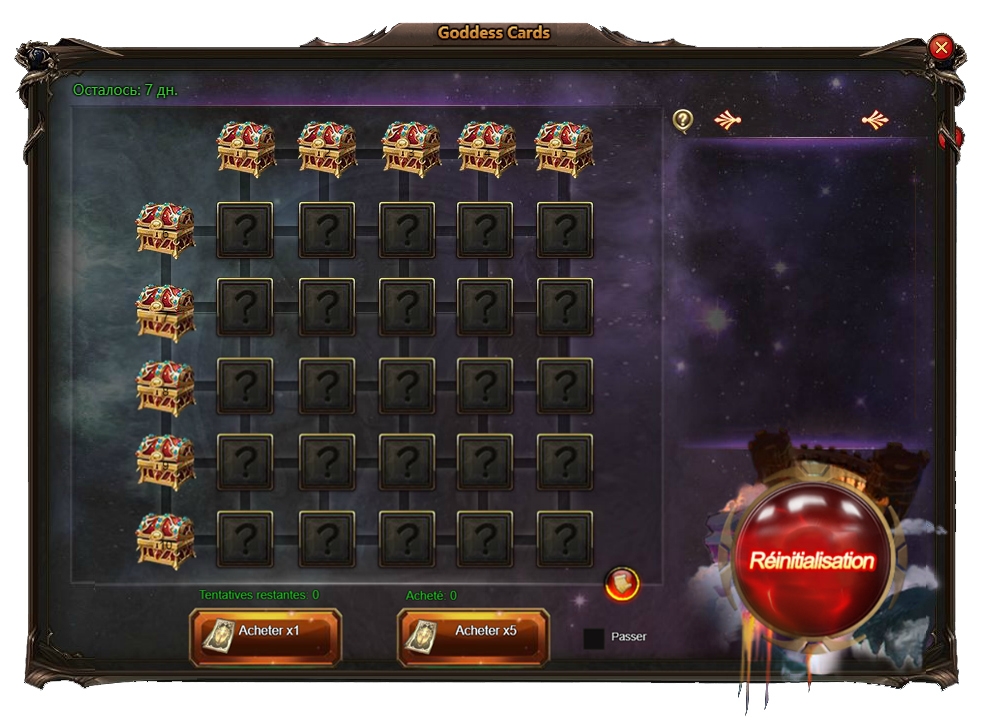
Task: Click the red Réinitialisation orb
Action: click(811, 561)
